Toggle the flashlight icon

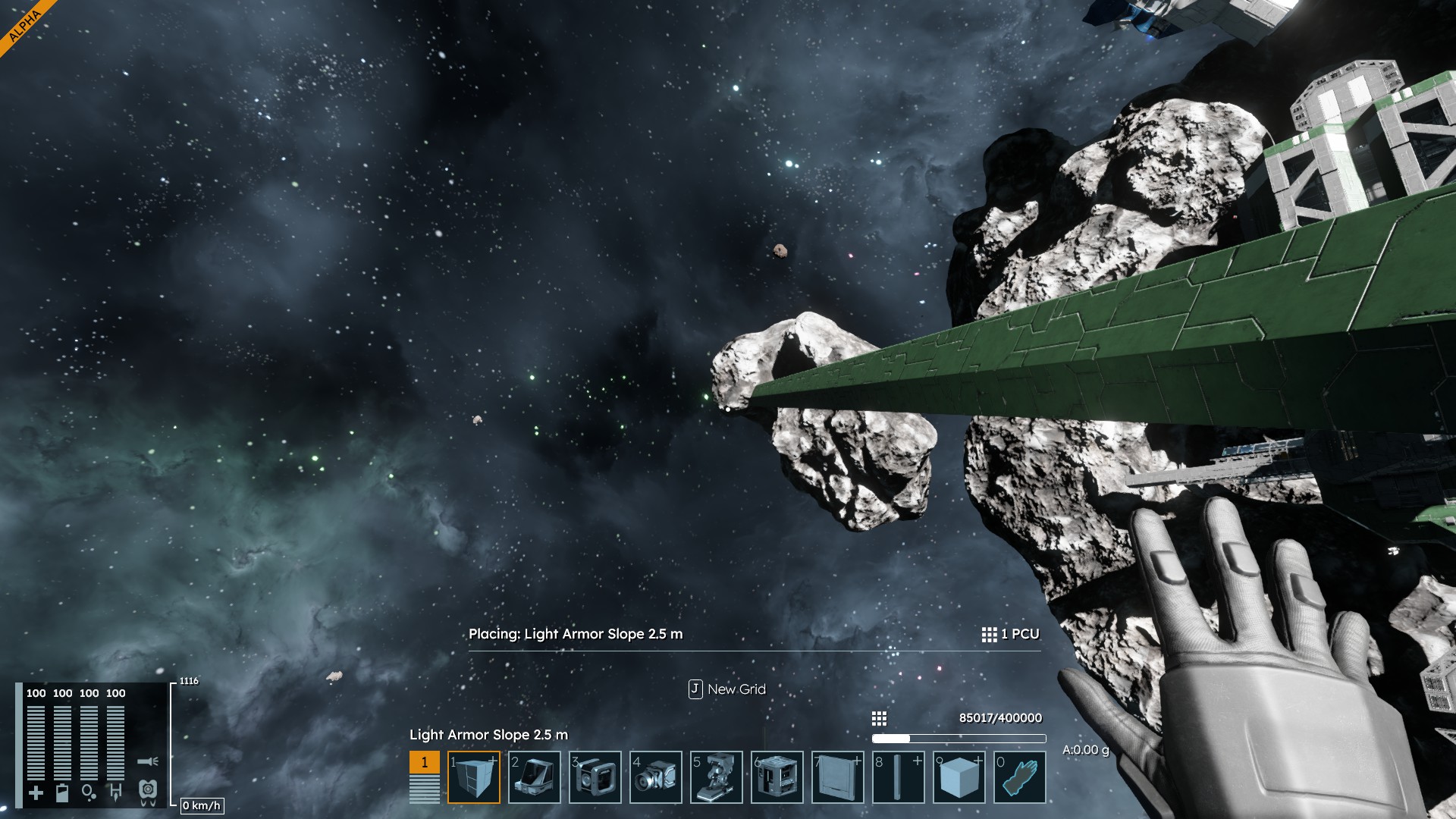point(148,761)
